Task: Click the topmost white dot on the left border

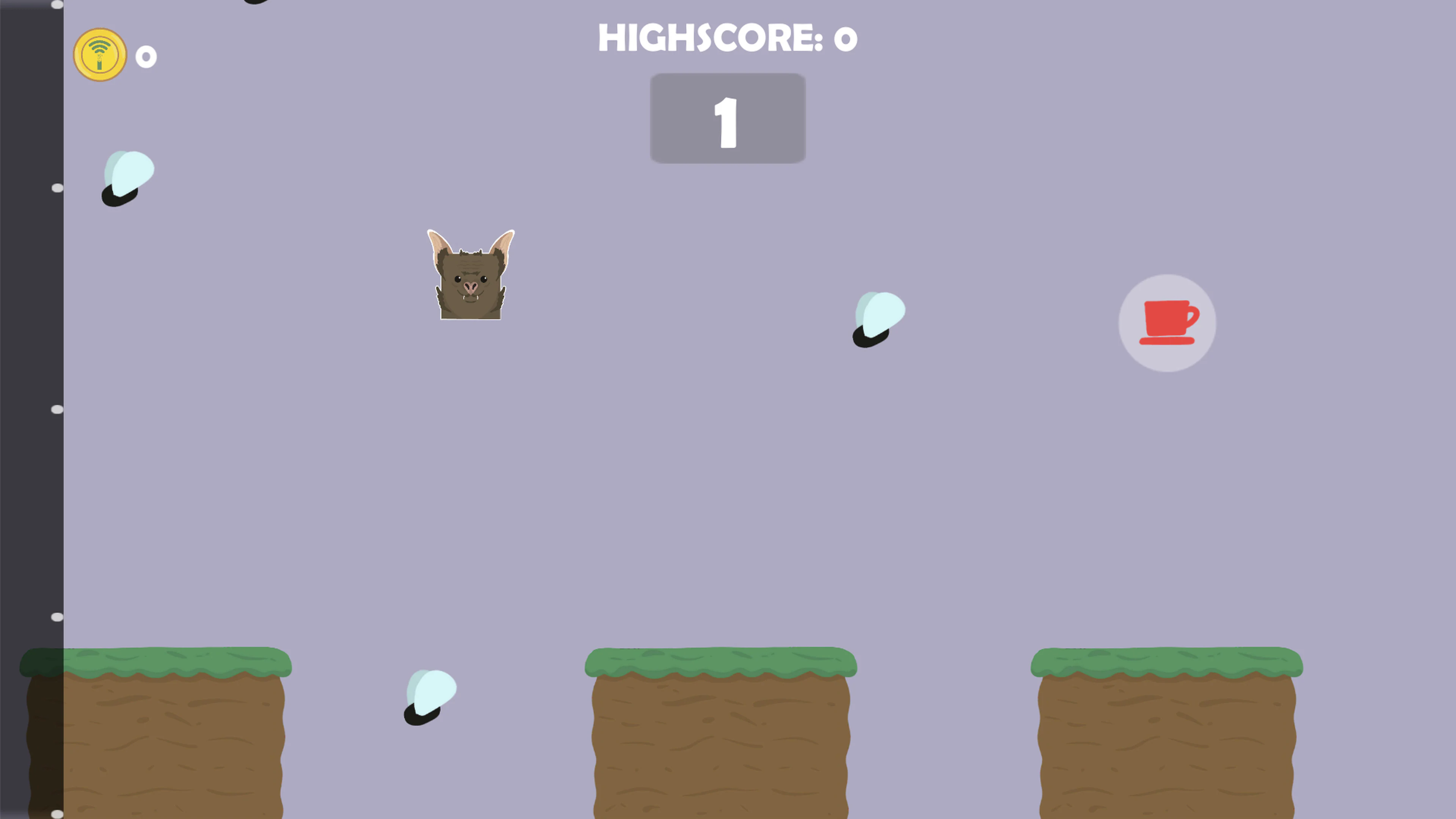Action: point(56,5)
